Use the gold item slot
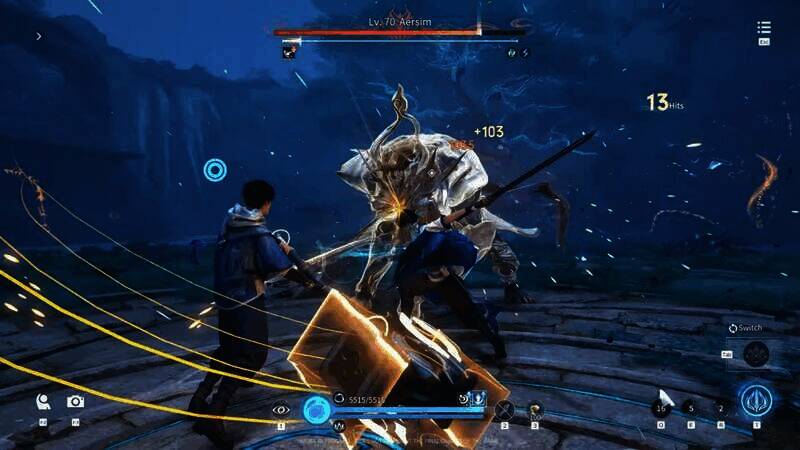This screenshot has height=450, width=800. click(535, 408)
